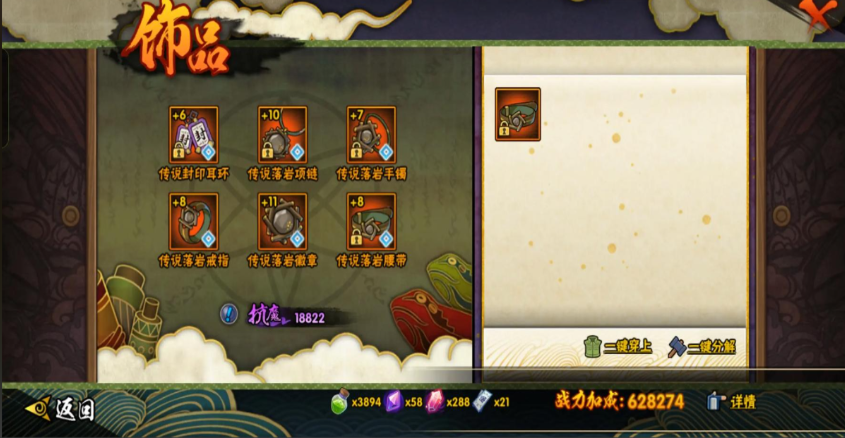This screenshot has width=845, height=438.
Task: Activate the 一键分解 one-click dismantle button
Action: [702, 347]
